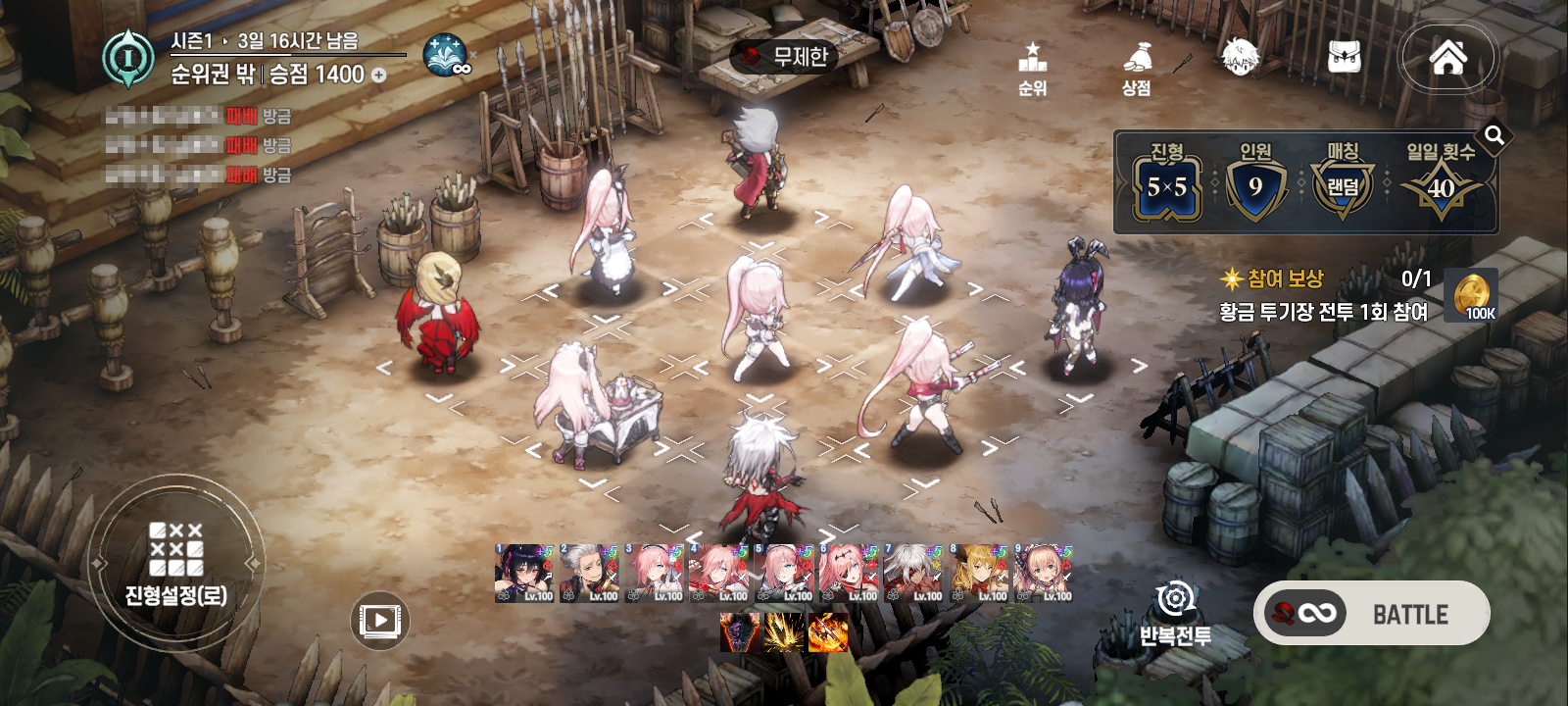
Task: Open the 반복전투 repeat battle option
Action: coord(1175,613)
